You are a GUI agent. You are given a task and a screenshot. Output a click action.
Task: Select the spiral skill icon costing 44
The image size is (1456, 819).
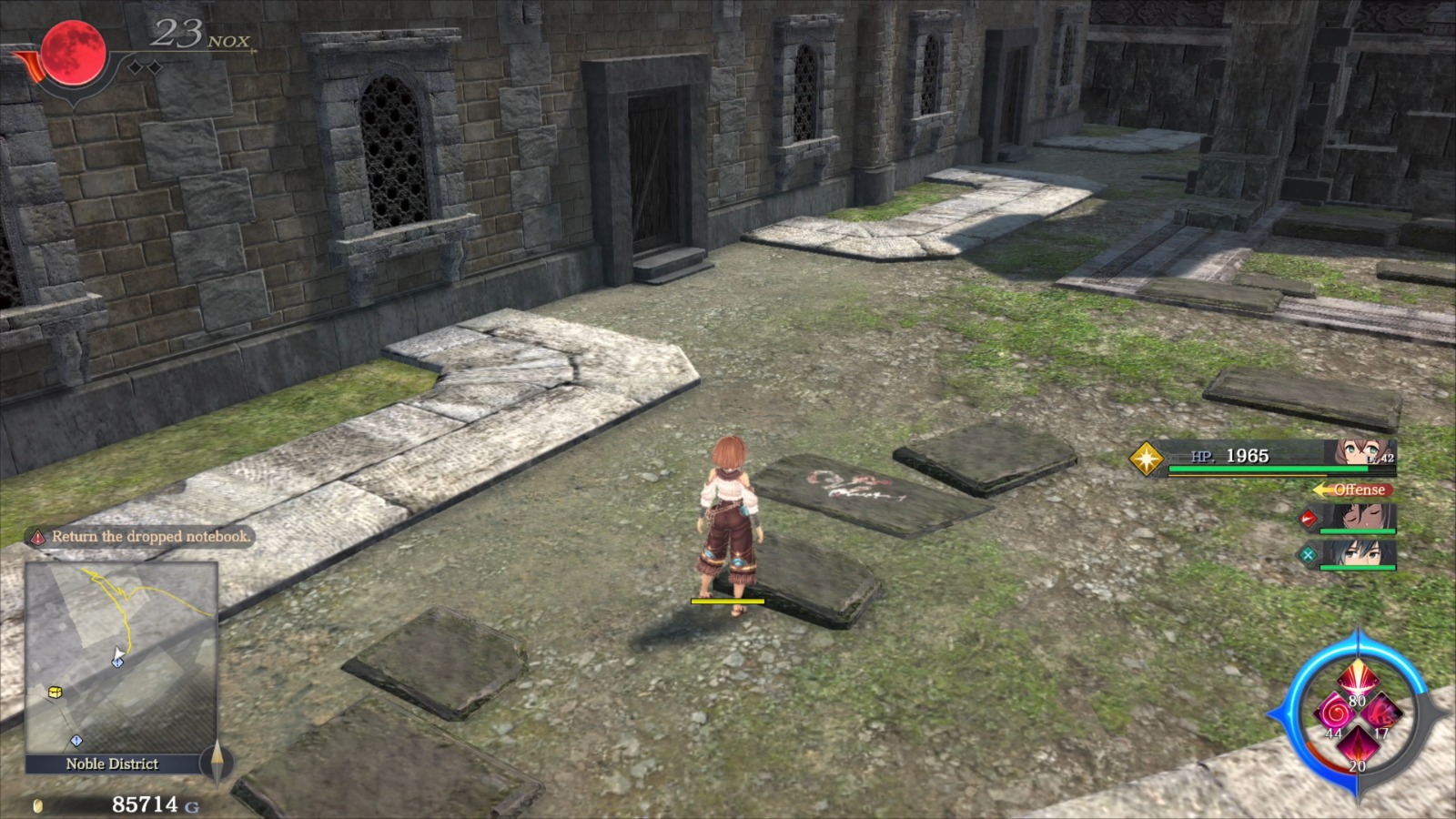1335,713
